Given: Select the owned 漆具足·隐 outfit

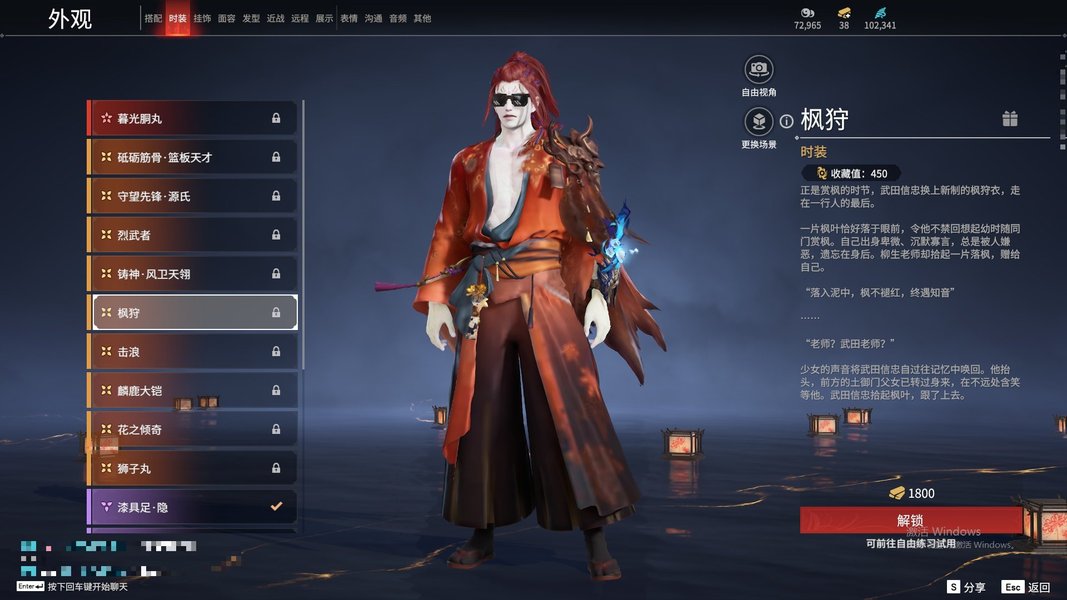Looking at the screenshot, I should point(194,507).
